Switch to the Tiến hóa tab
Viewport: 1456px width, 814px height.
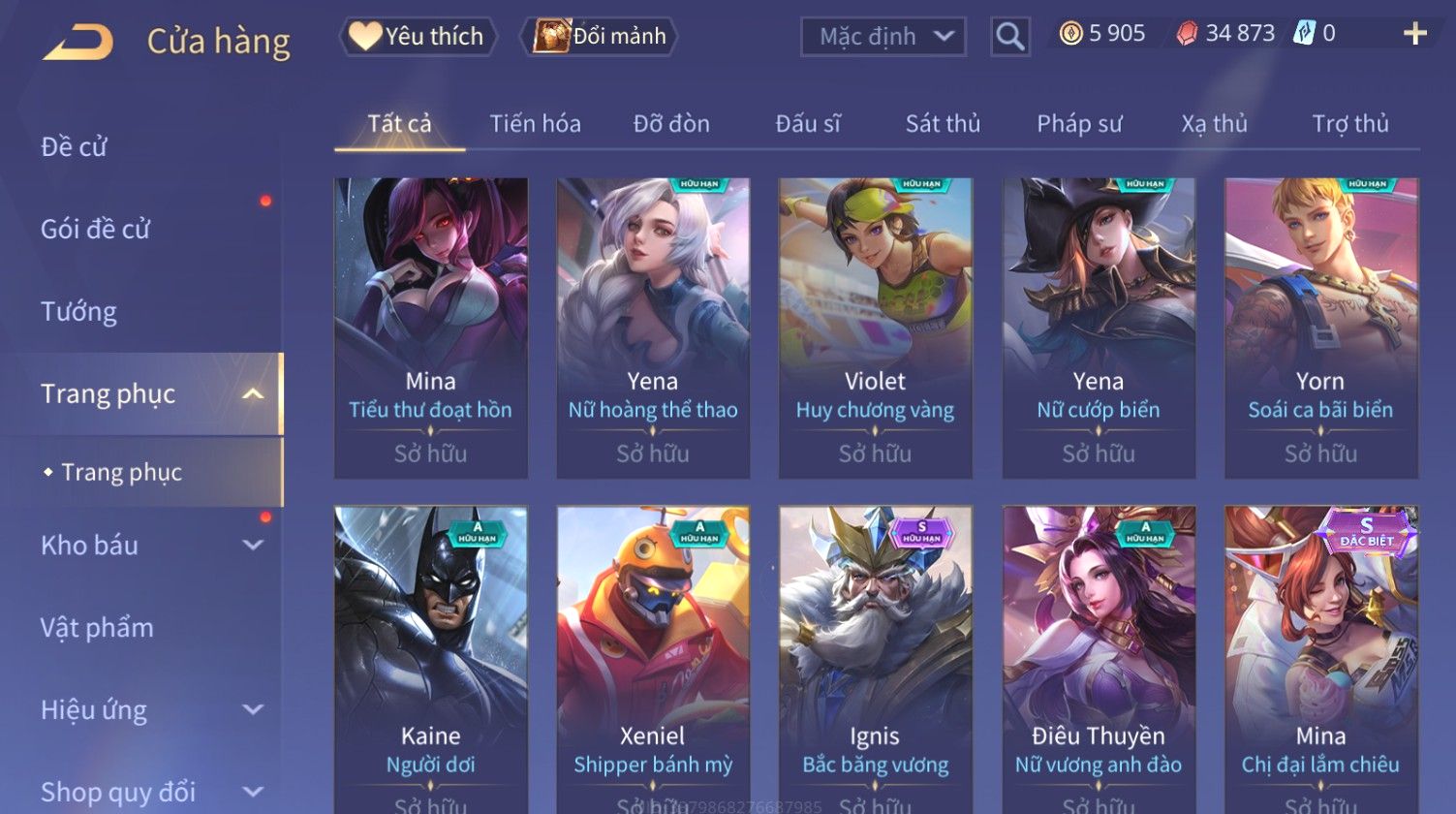point(535,124)
